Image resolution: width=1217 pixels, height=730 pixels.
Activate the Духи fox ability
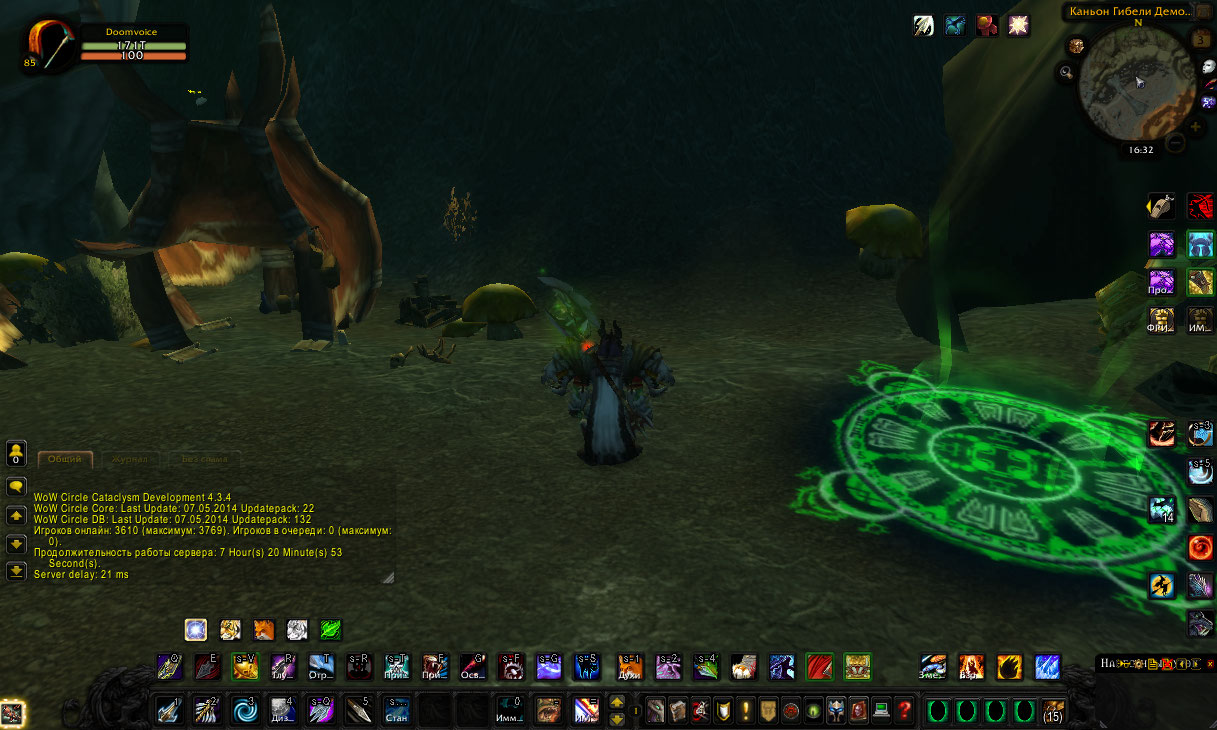point(629,666)
